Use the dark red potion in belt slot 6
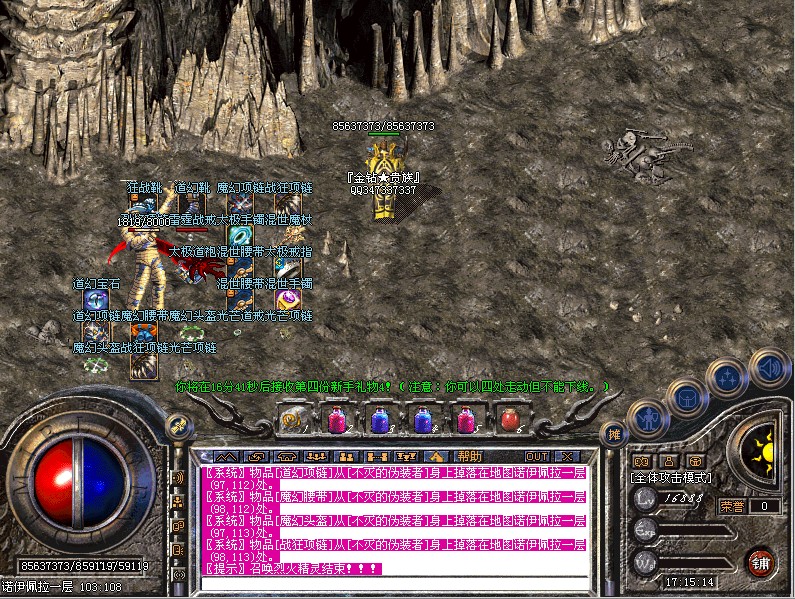 (x=508, y=421)
